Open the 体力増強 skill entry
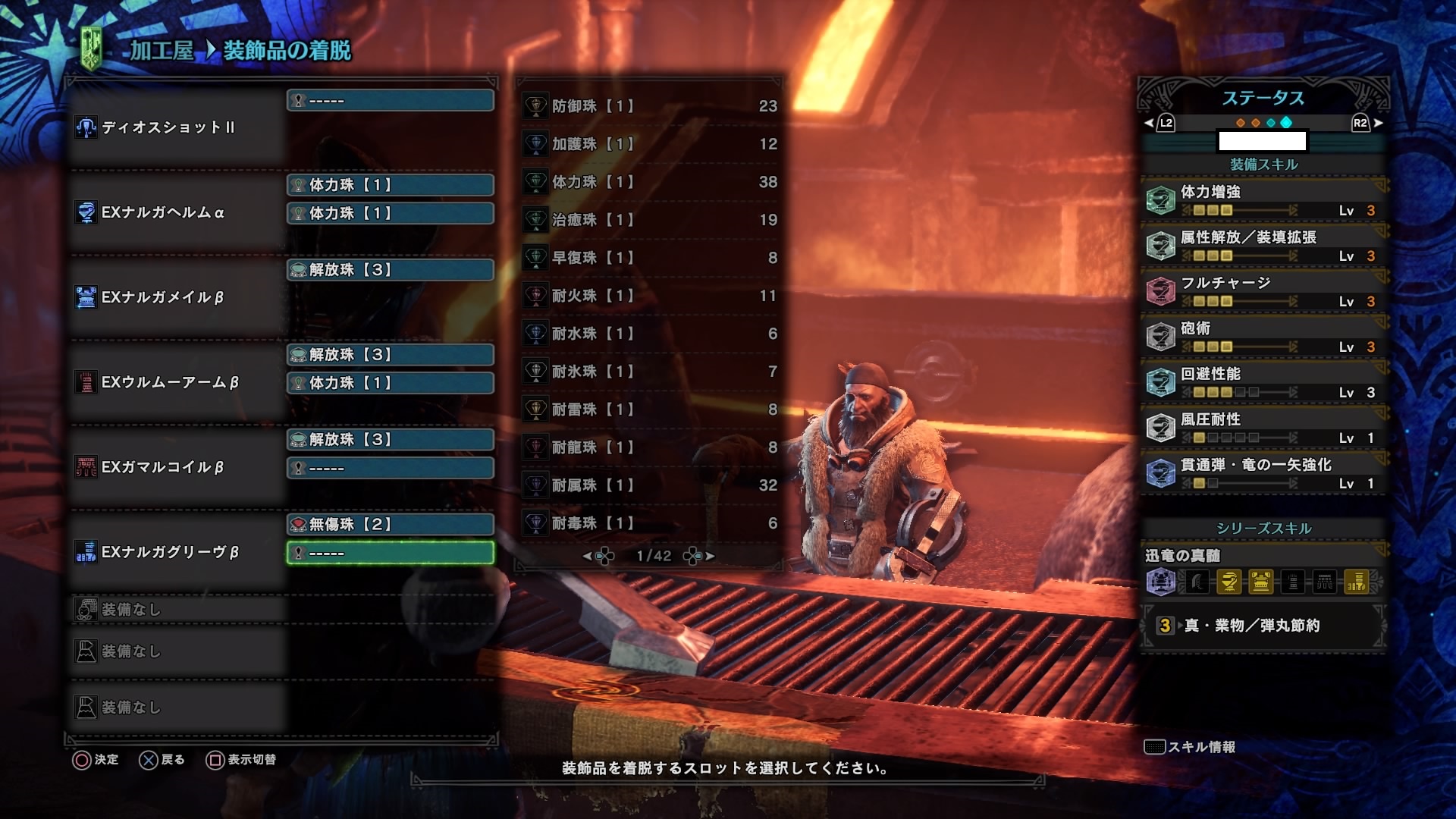The height and width of the screenshot is (819, 1456). [1263, 200]
